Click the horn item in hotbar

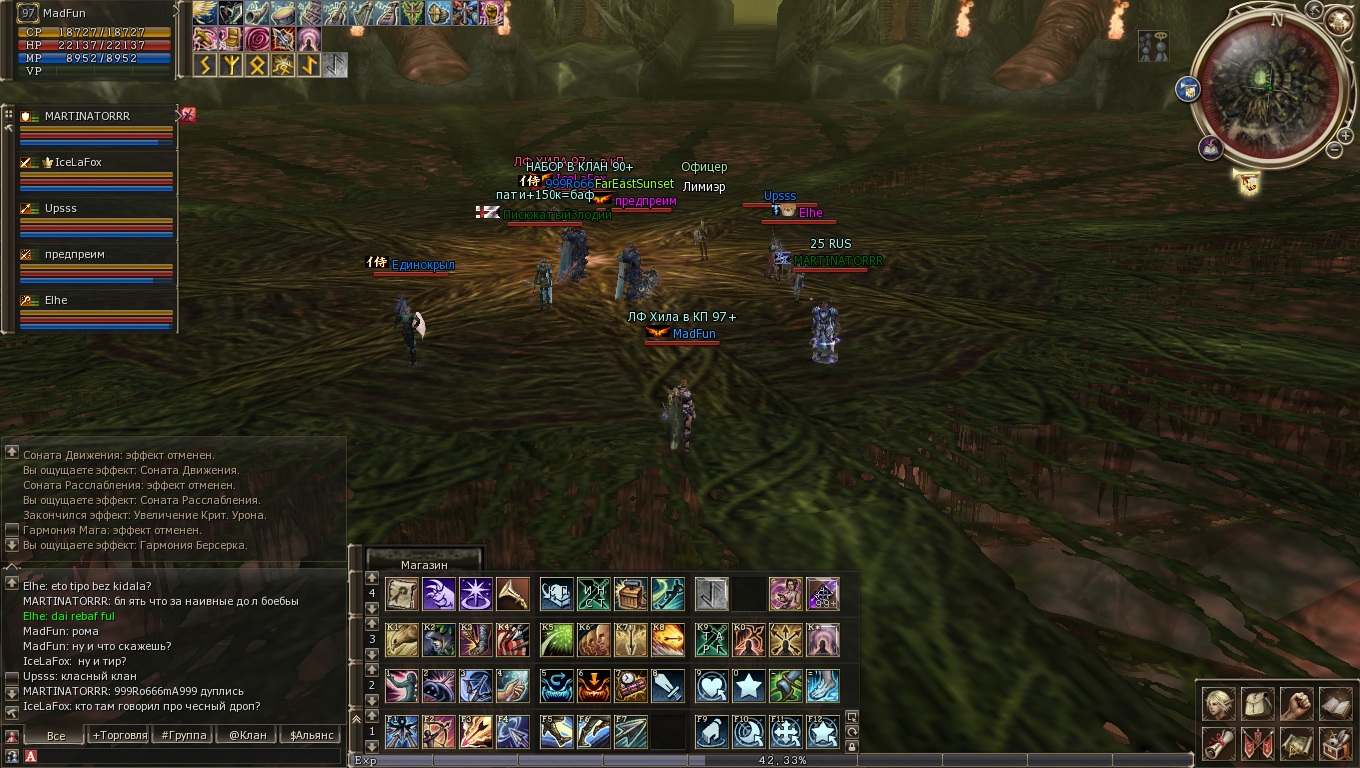(513, 594)
